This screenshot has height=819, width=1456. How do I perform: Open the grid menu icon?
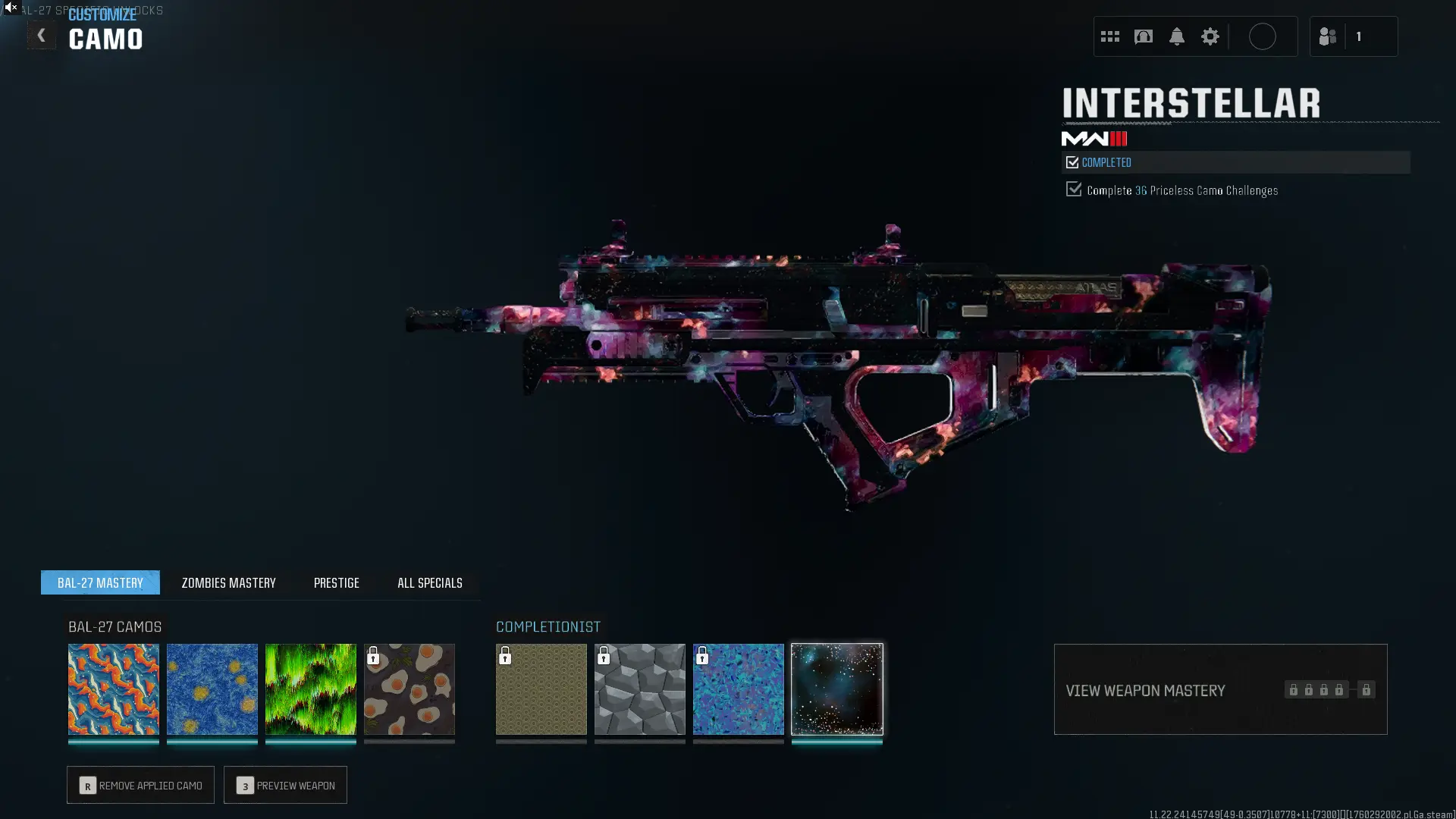coord(1109,36)
